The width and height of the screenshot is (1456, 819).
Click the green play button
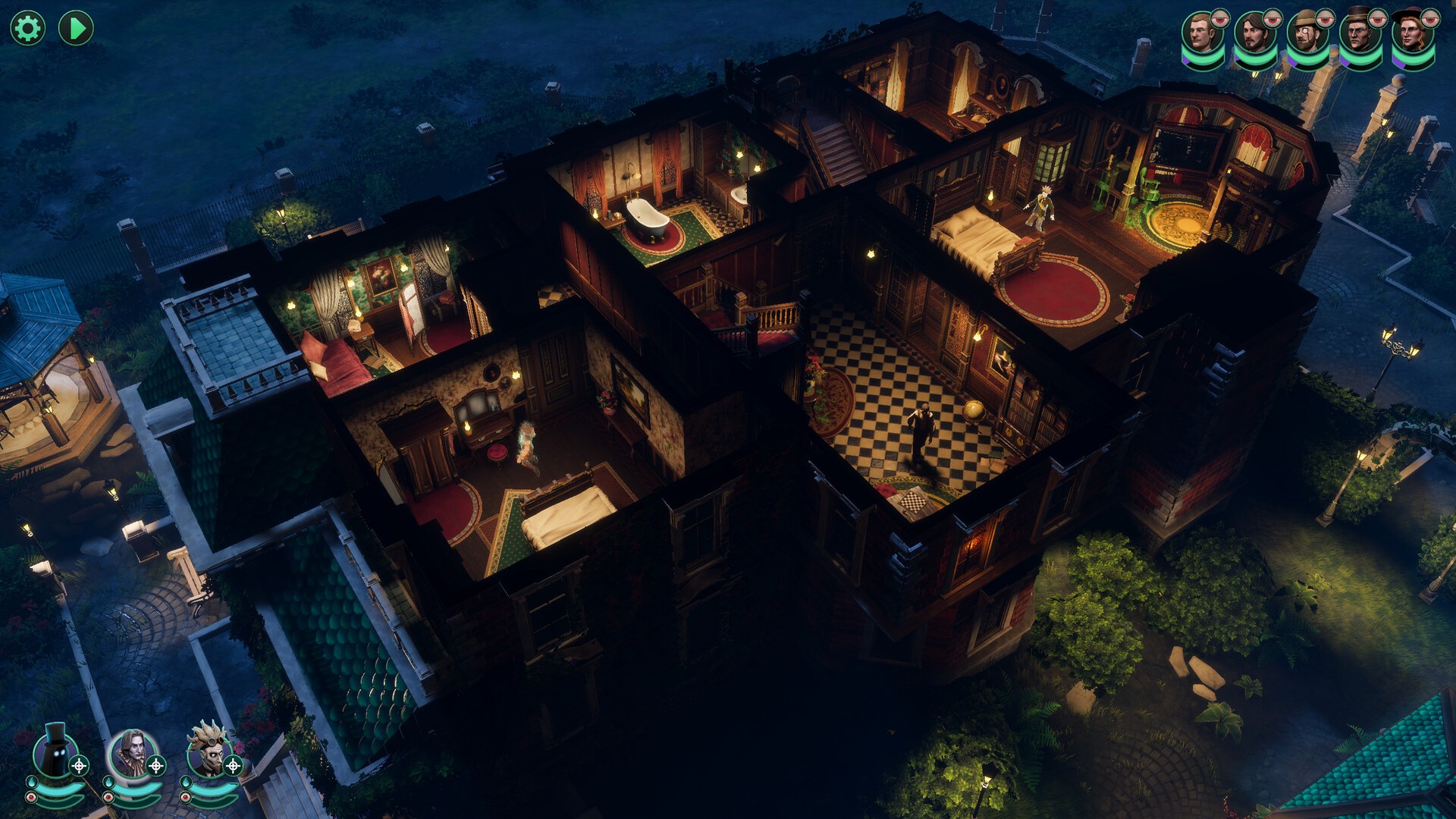(x=76, y=29)
